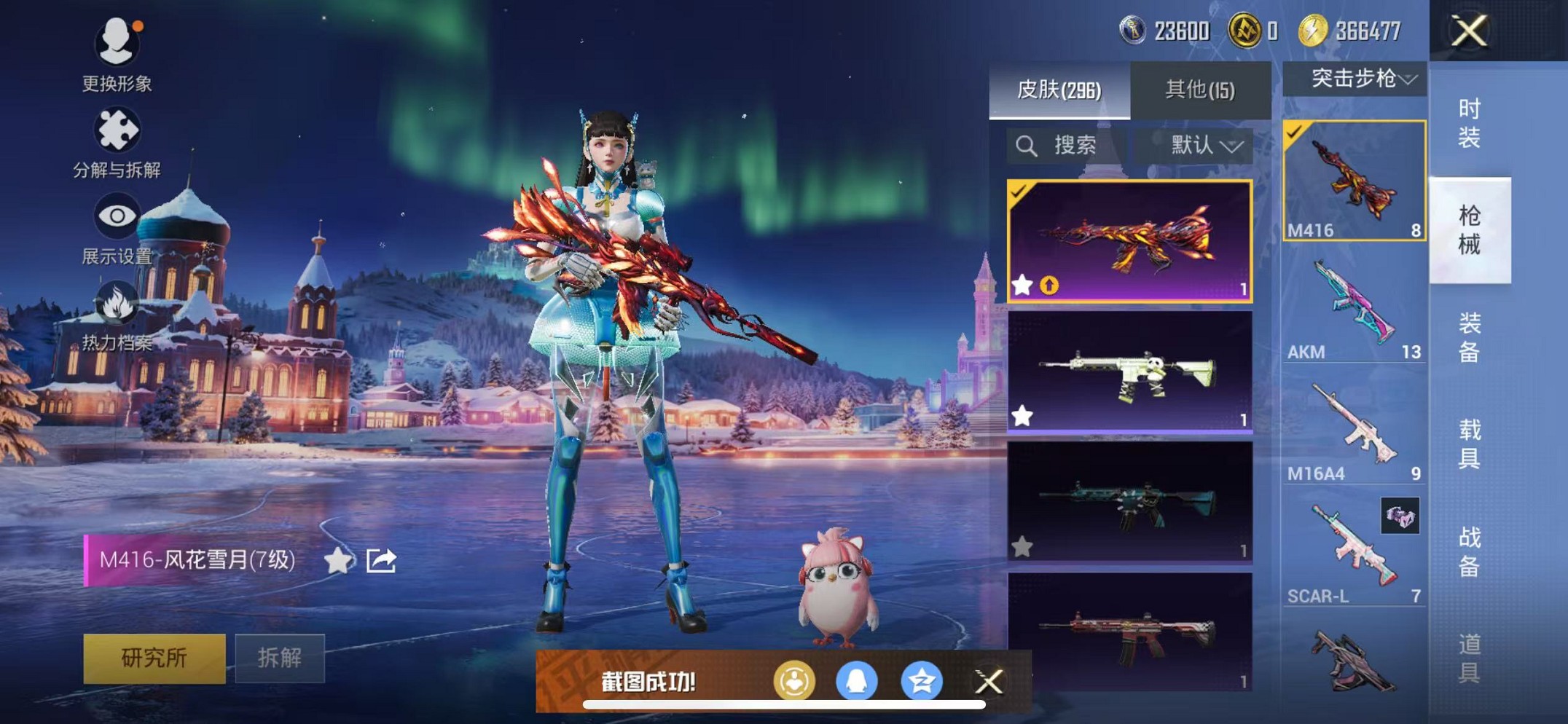Open 展示设置 display settings
This screenshot has width=1568, height=724.
click(x=117, y=216)
